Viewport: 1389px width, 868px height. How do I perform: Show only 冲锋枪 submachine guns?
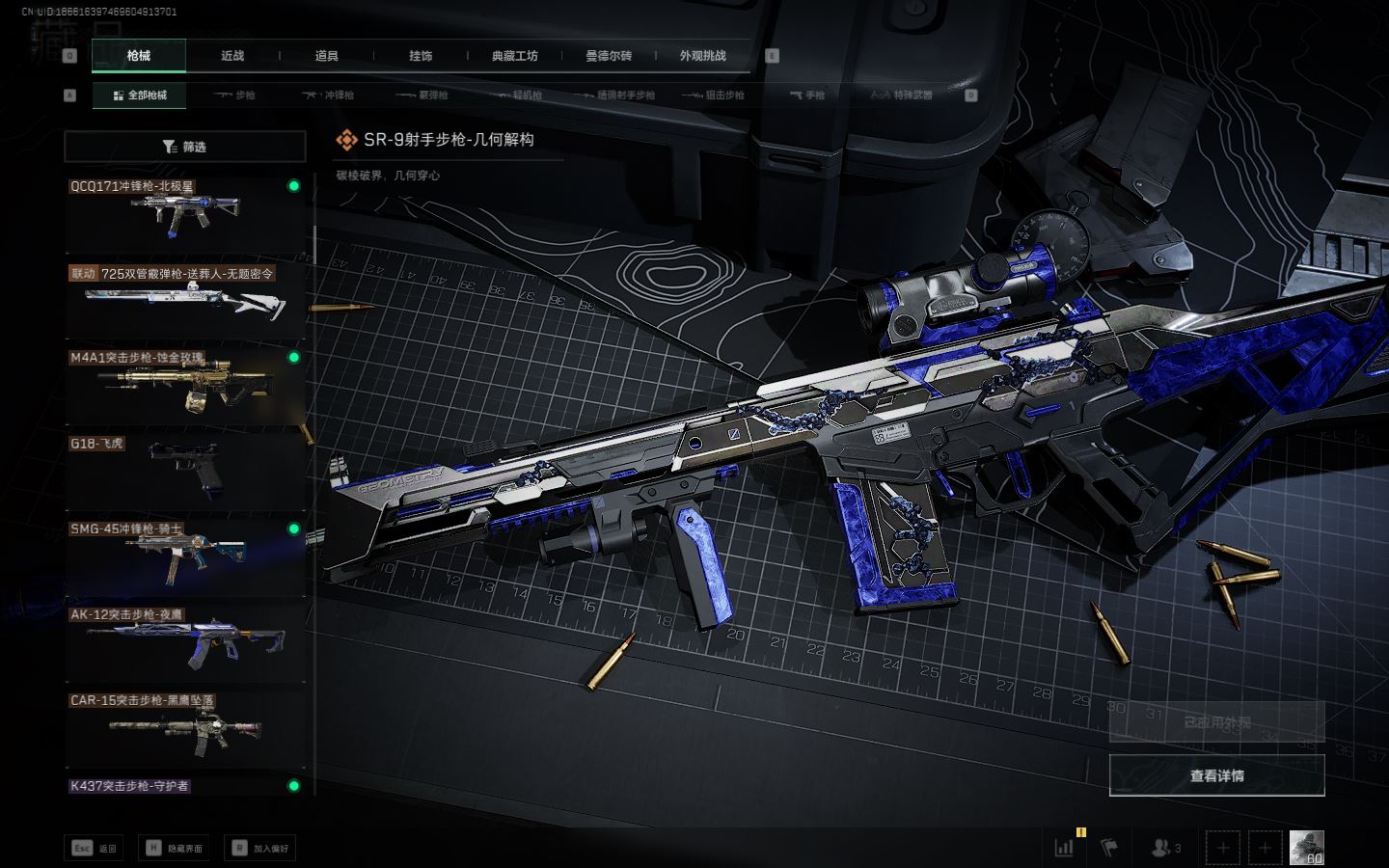(x=328, y=95)
